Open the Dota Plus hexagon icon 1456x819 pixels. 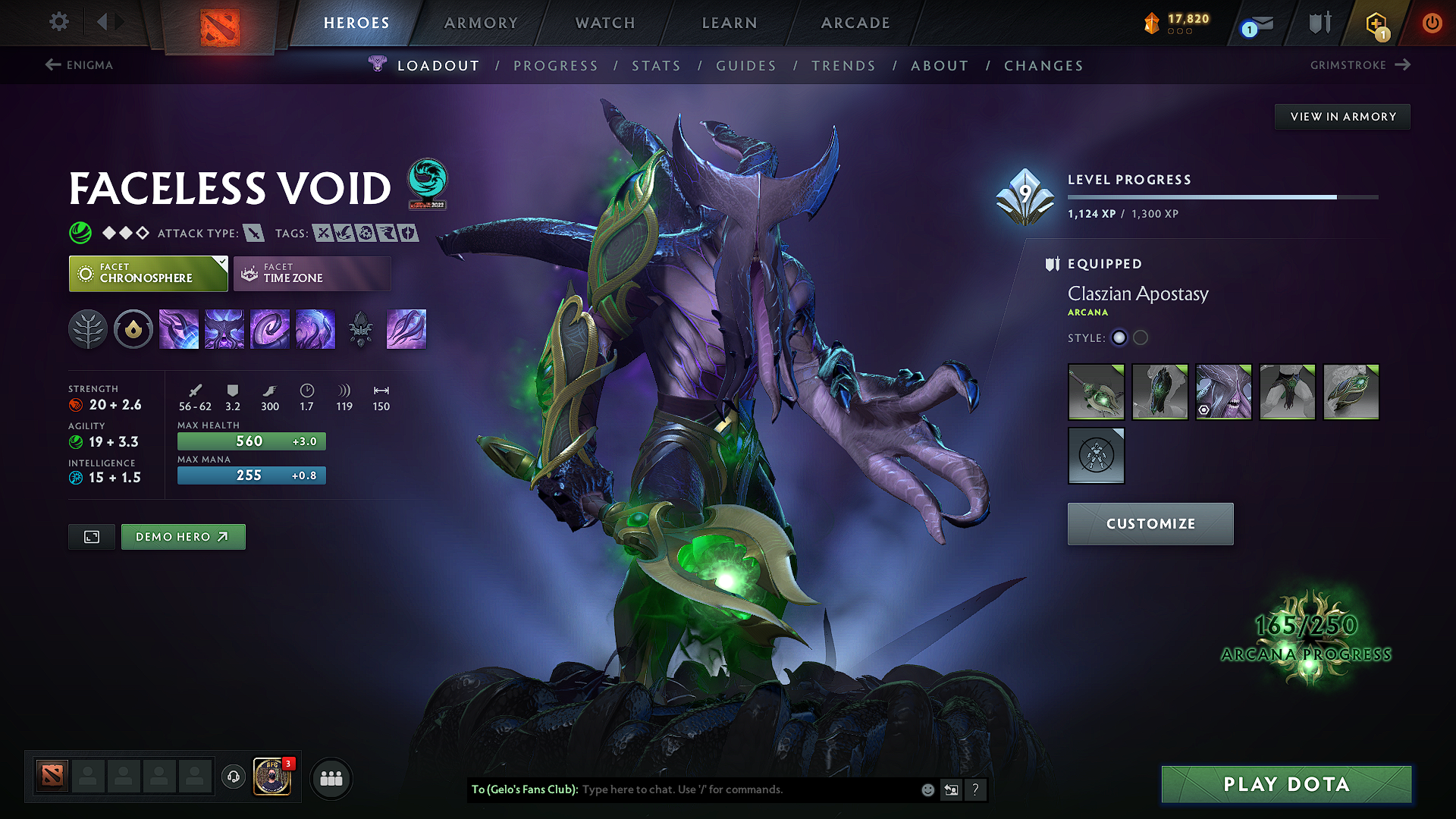pos(1378,23)
